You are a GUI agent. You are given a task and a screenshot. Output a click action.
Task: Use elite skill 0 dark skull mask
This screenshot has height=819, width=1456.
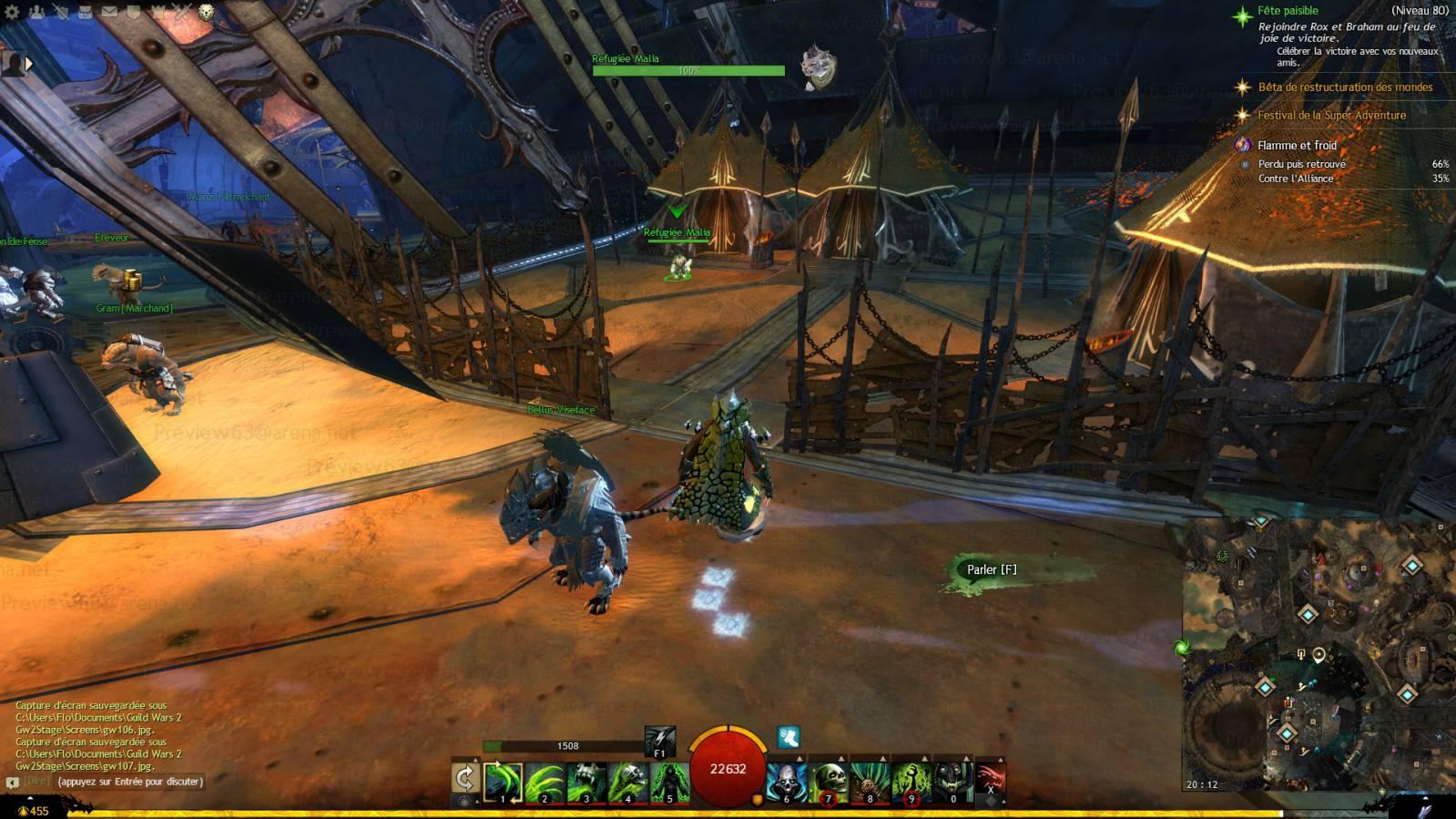[x=952, y=783]
